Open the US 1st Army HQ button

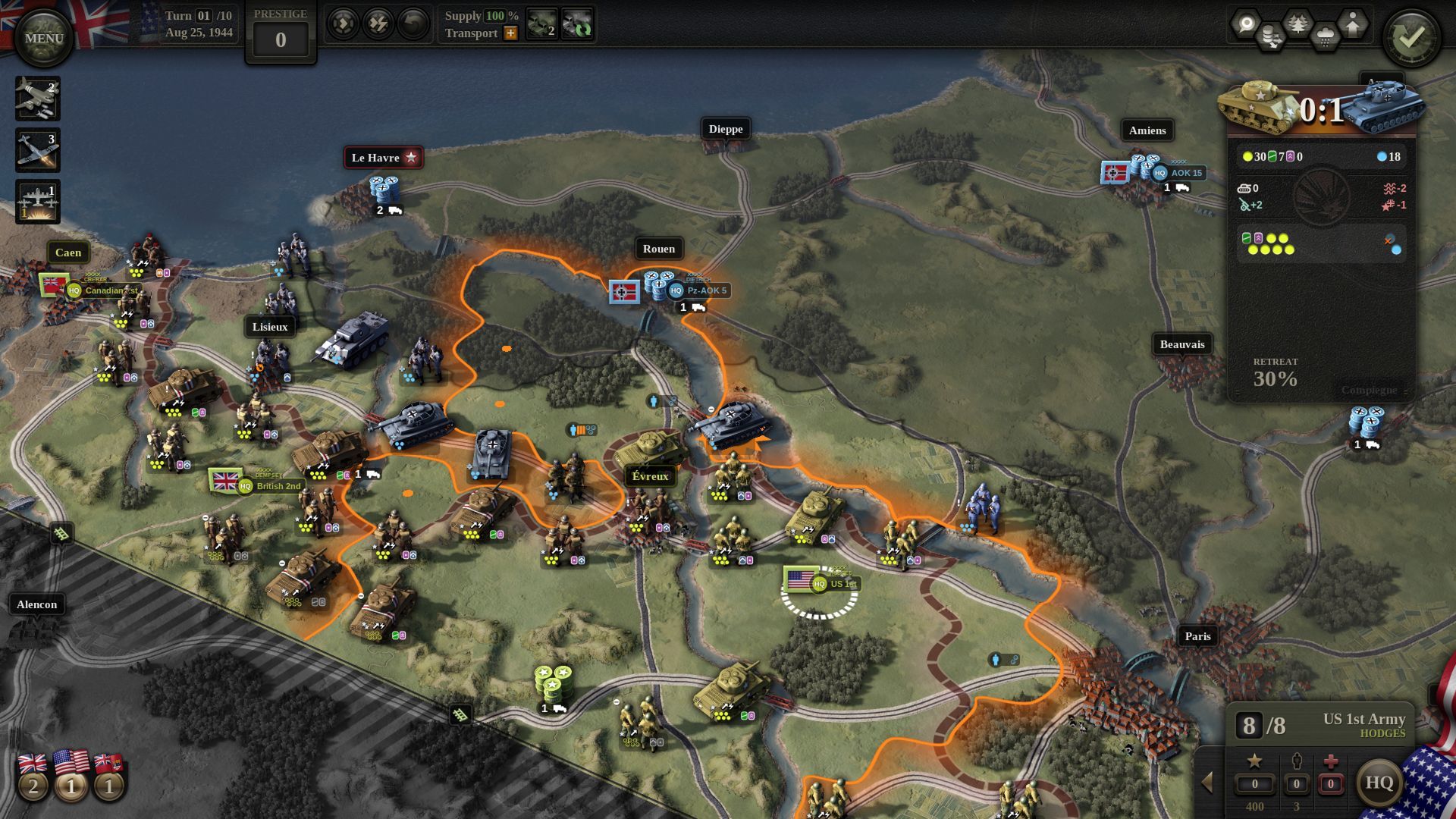[x=1379, y=783]
